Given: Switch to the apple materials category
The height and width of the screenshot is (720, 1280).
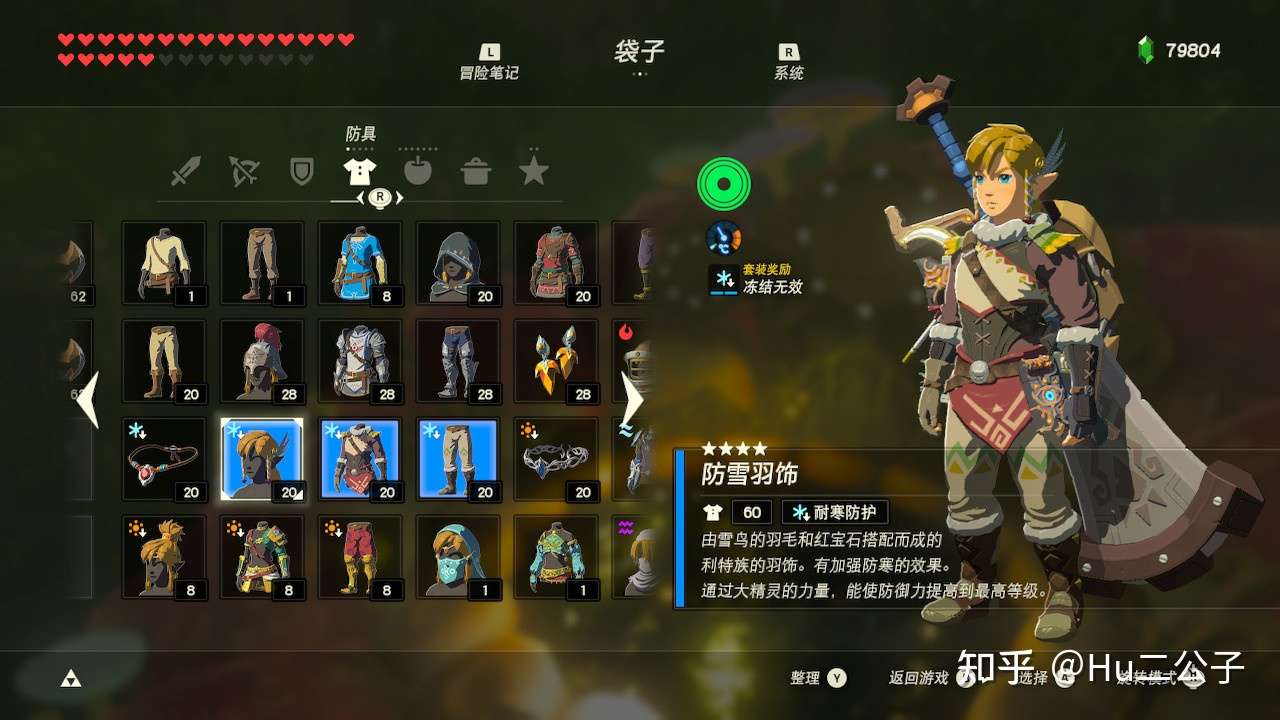Looking at the screenshot, I should click(418, 172).
